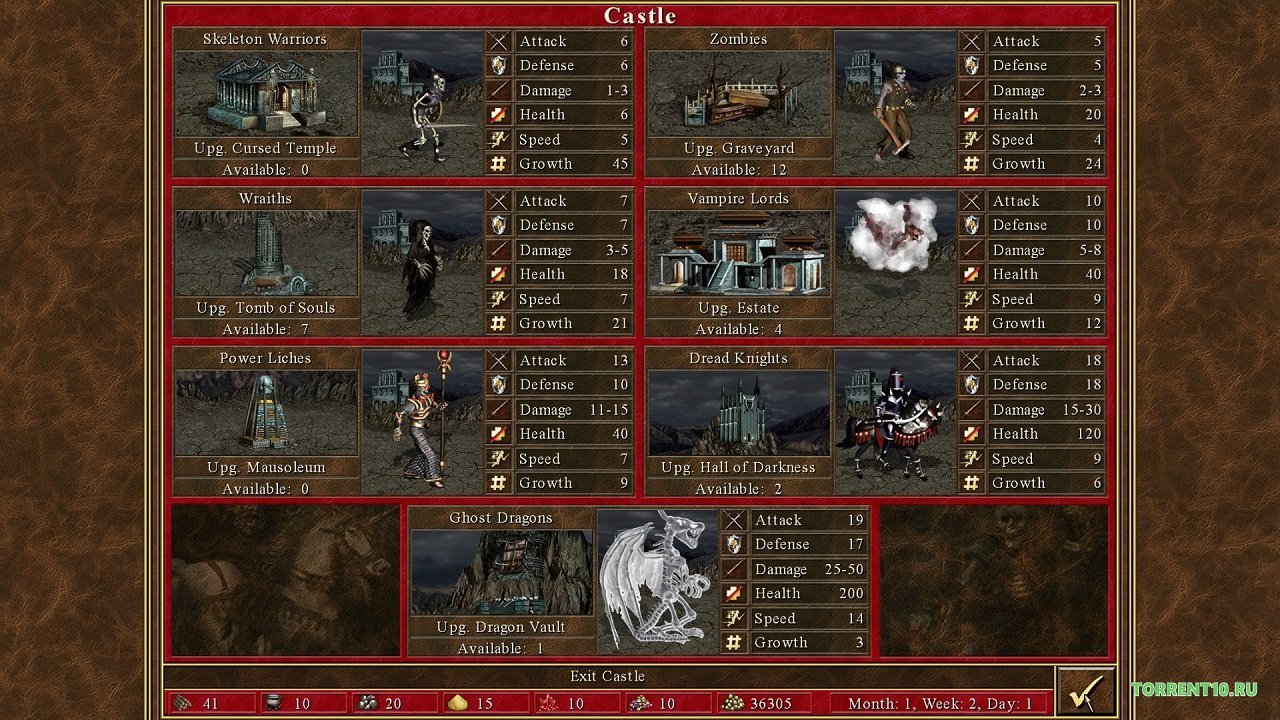
Task: Choose the Upg. Hall of Darkness dwelling
Action: (738, 413)
